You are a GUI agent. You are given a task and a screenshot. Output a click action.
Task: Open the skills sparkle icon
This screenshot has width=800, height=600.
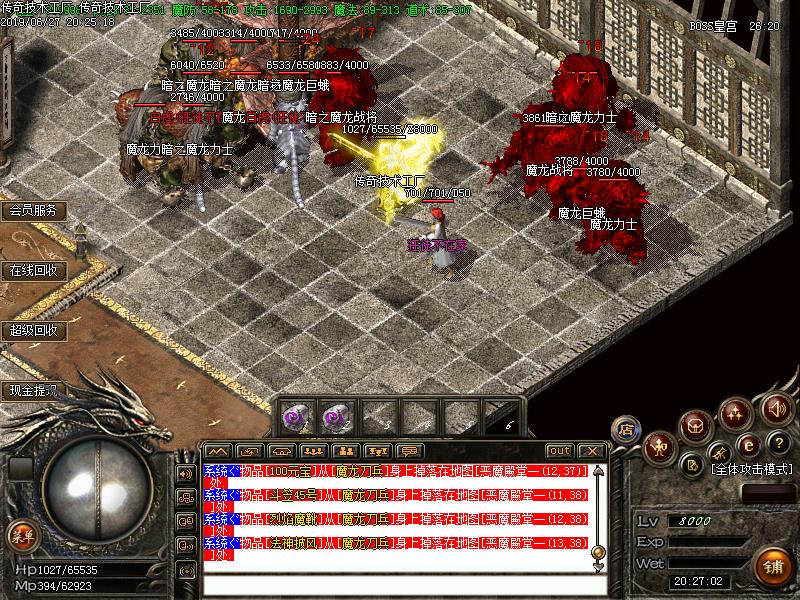pyautogui.click(x=737, y=412)
